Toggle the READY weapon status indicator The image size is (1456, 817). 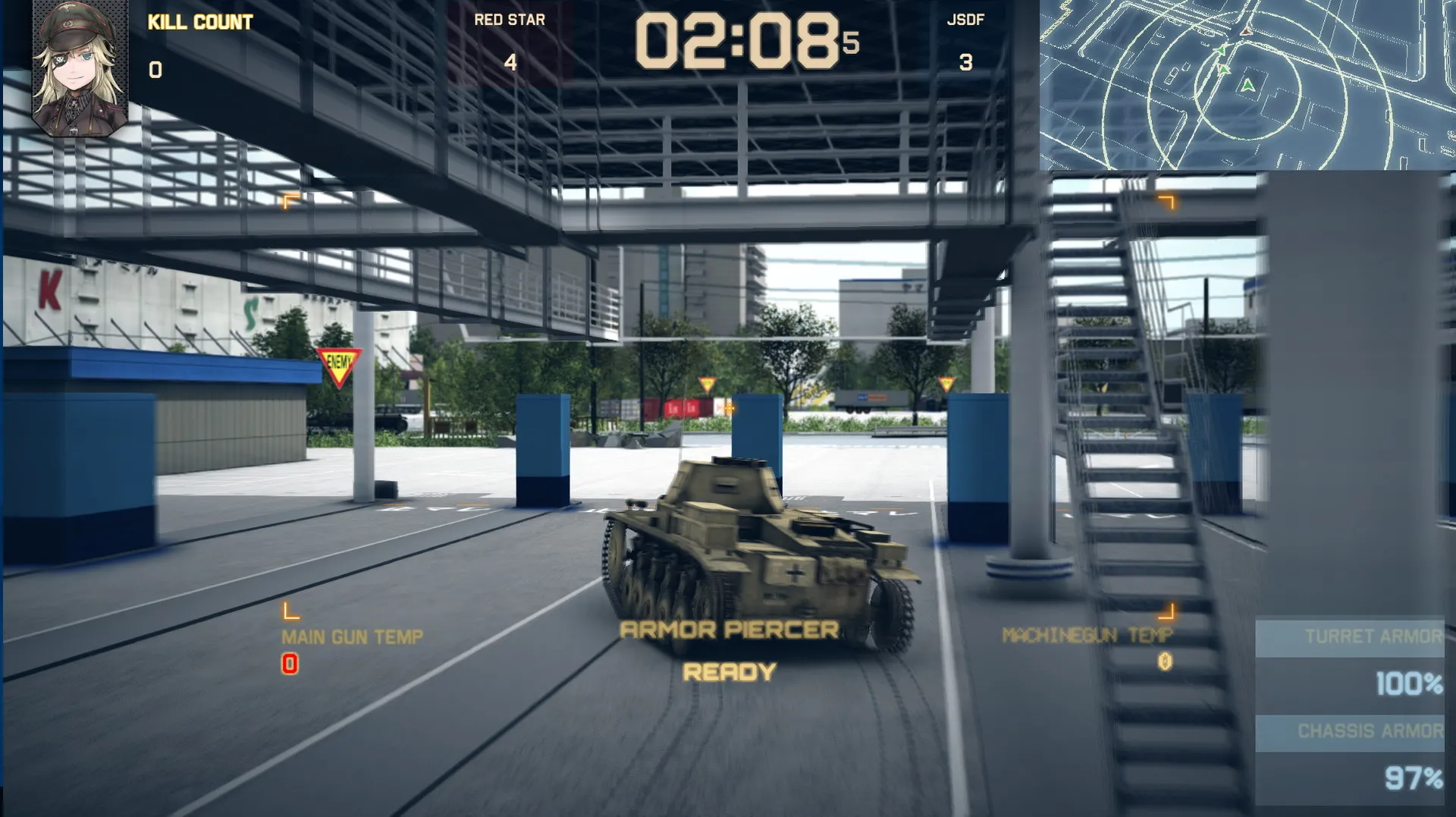730,671
